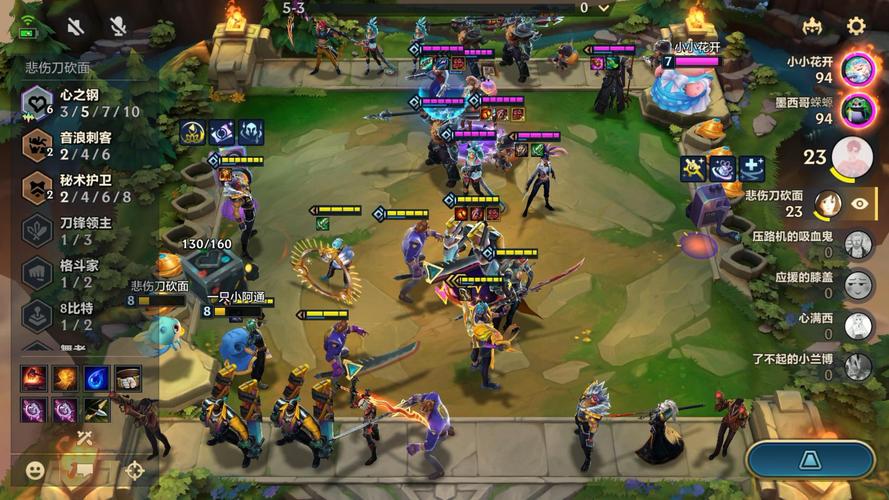Show details for the 秘术护卫 trait
889x500 pixels.
80,188
